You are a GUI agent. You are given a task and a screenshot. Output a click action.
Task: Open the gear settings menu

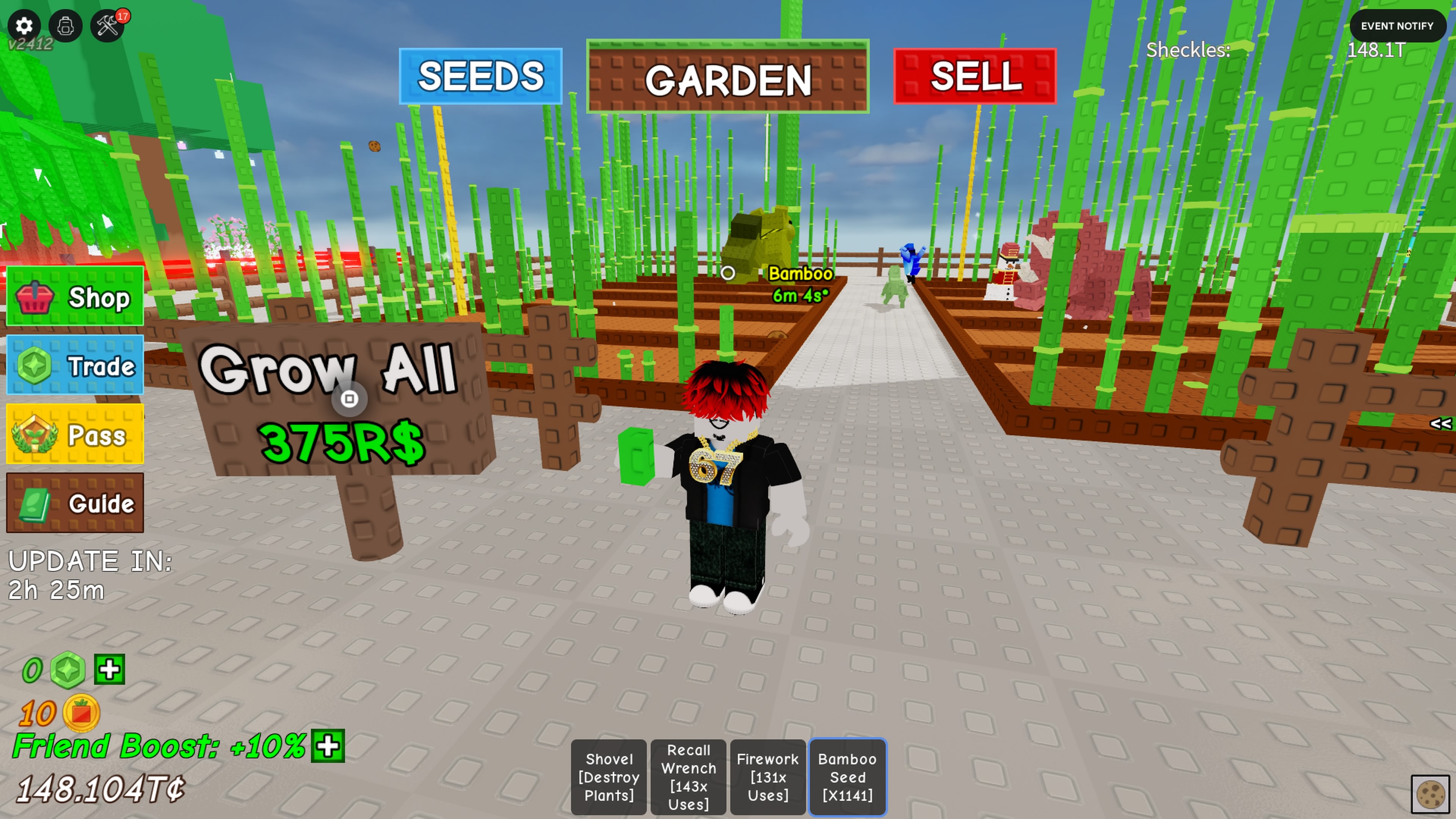[x=24, y=26]
